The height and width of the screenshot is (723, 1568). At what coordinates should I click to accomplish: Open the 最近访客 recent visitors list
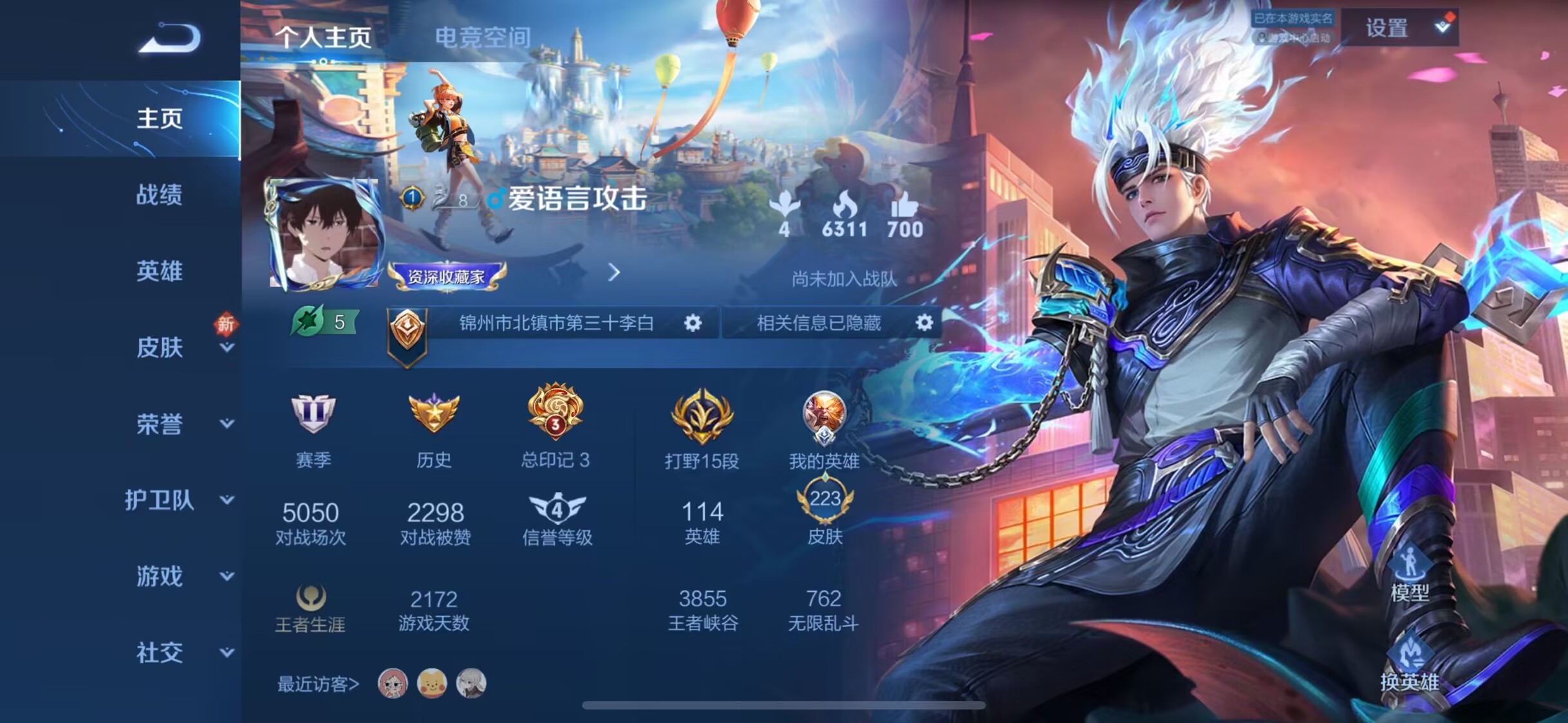point(318,684)
